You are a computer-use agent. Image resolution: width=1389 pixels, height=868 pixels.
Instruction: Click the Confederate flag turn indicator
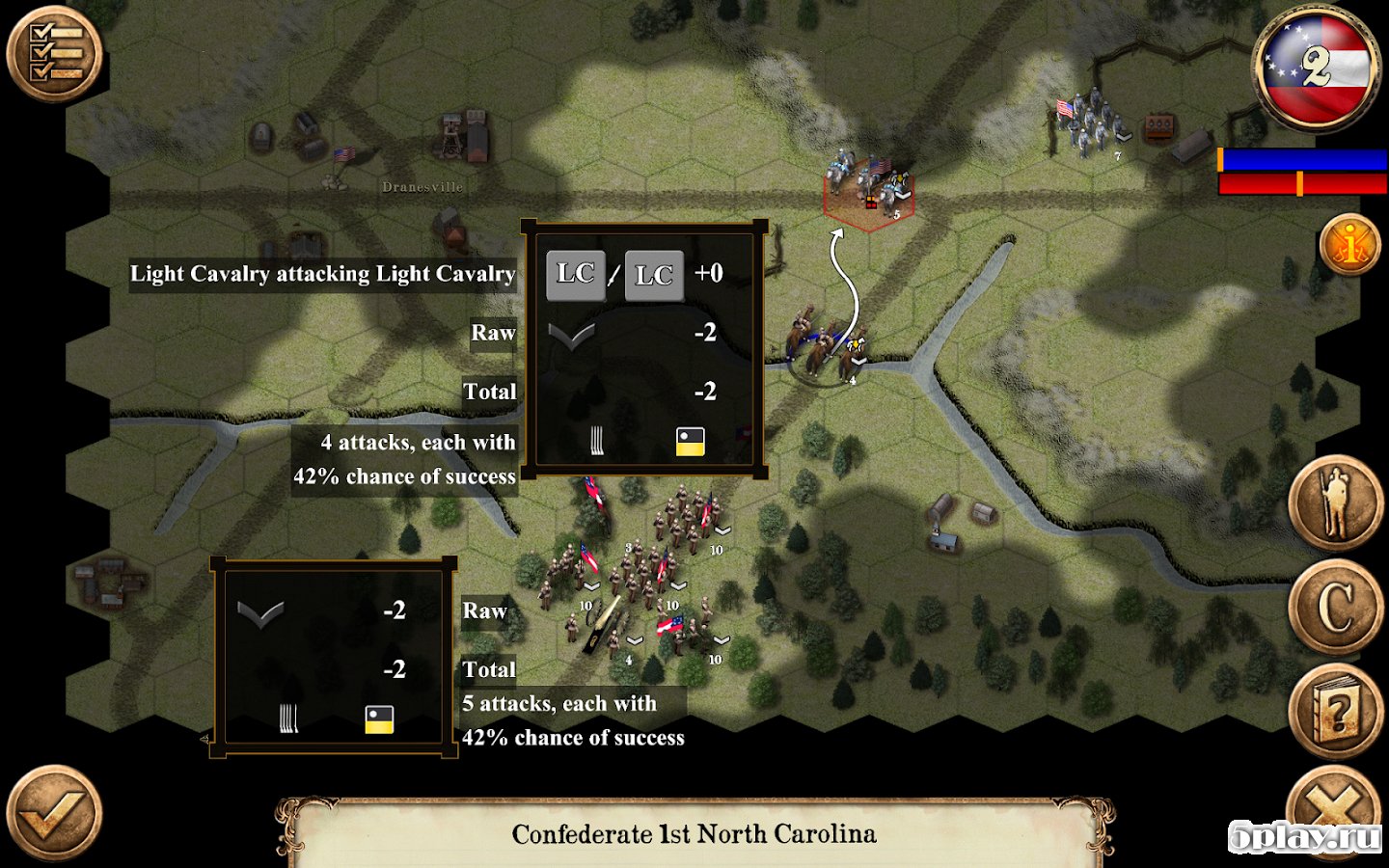point(1318,68)
